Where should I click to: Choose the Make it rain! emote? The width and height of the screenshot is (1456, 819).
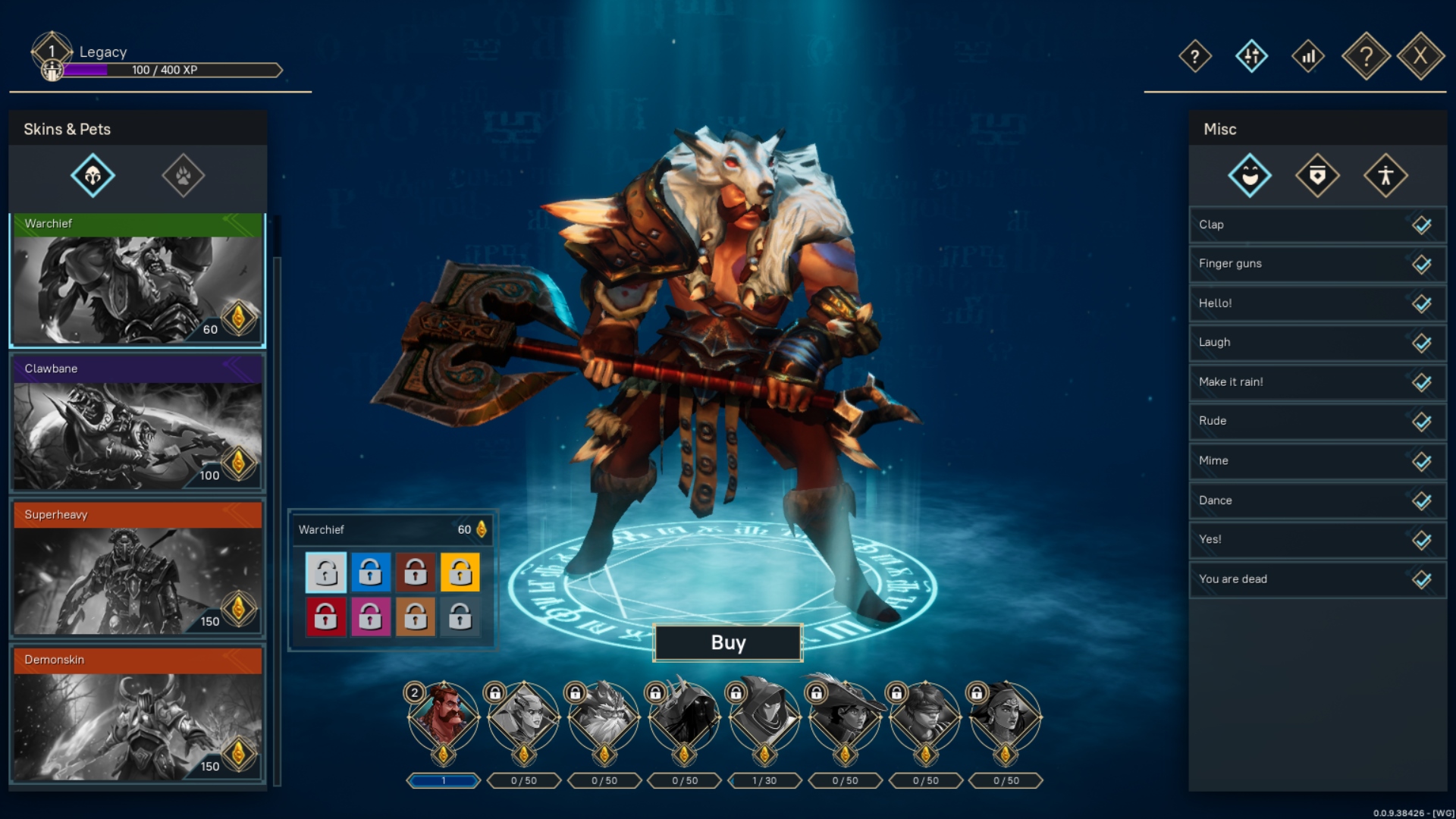(x=1317, y=382)
